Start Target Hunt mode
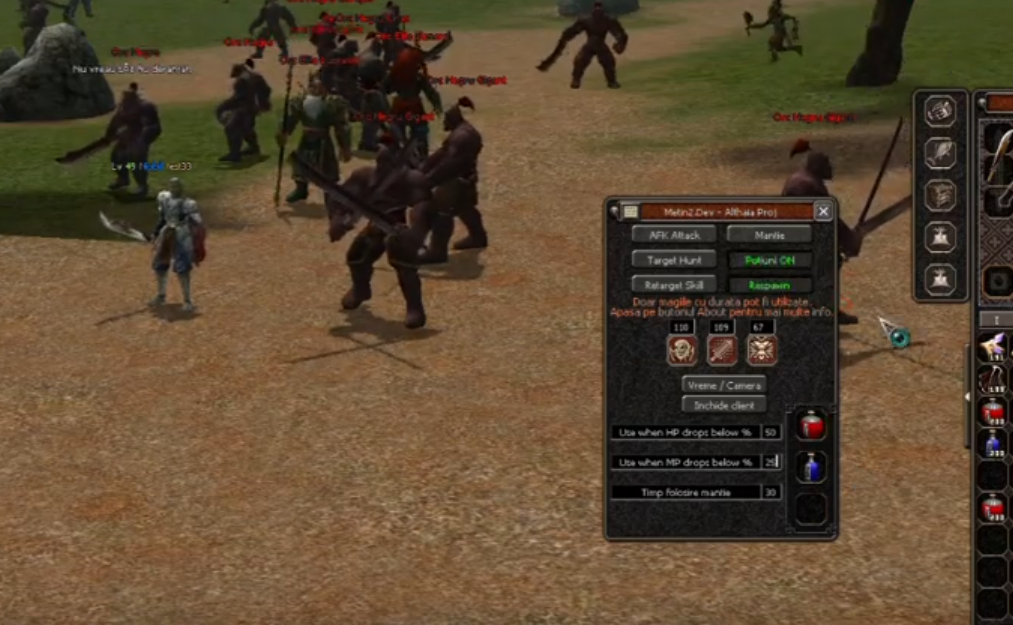 (x=674, y=260)
